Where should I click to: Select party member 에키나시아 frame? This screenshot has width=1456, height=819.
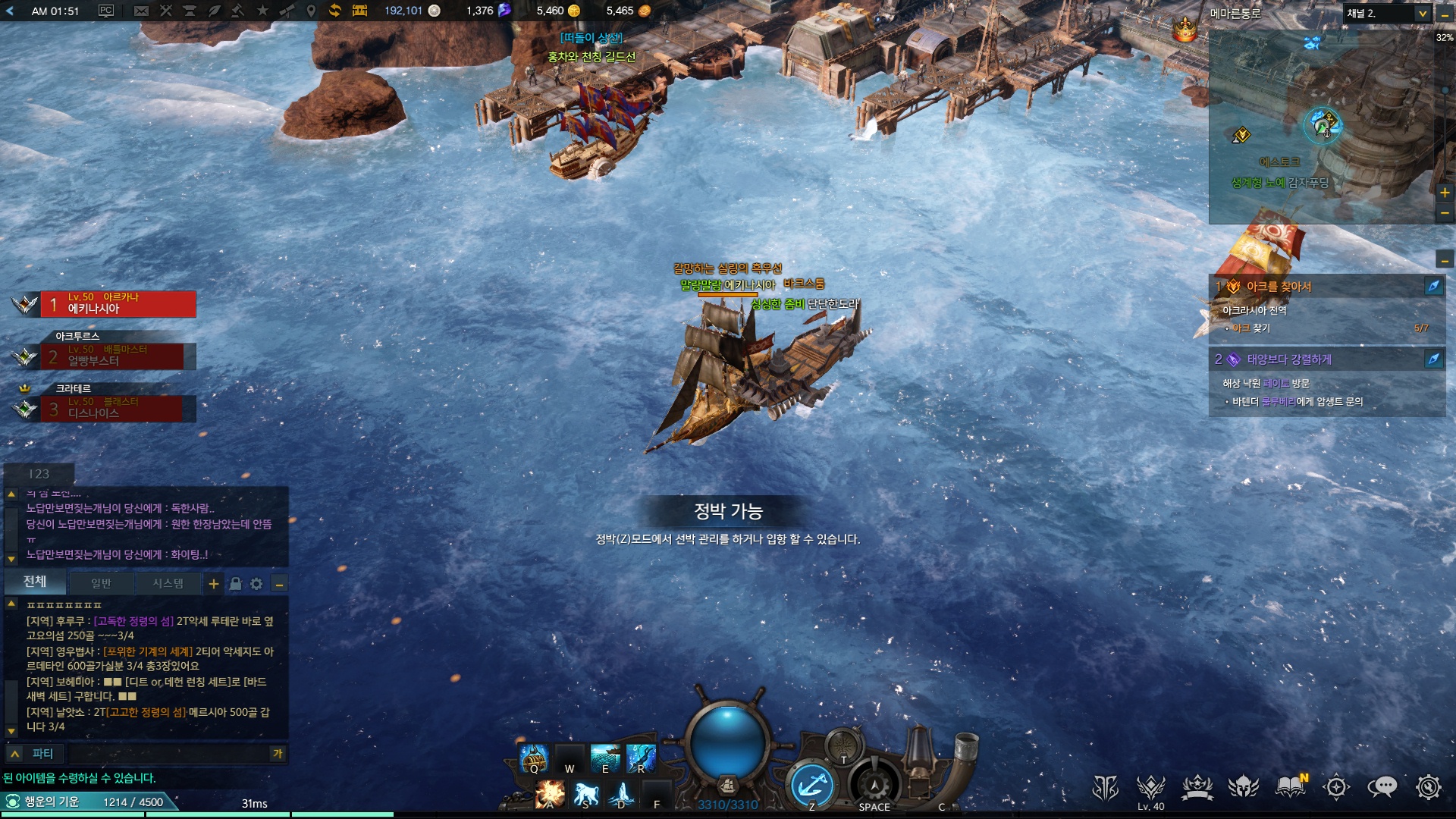pyautogui.click(x=118, y=304)
